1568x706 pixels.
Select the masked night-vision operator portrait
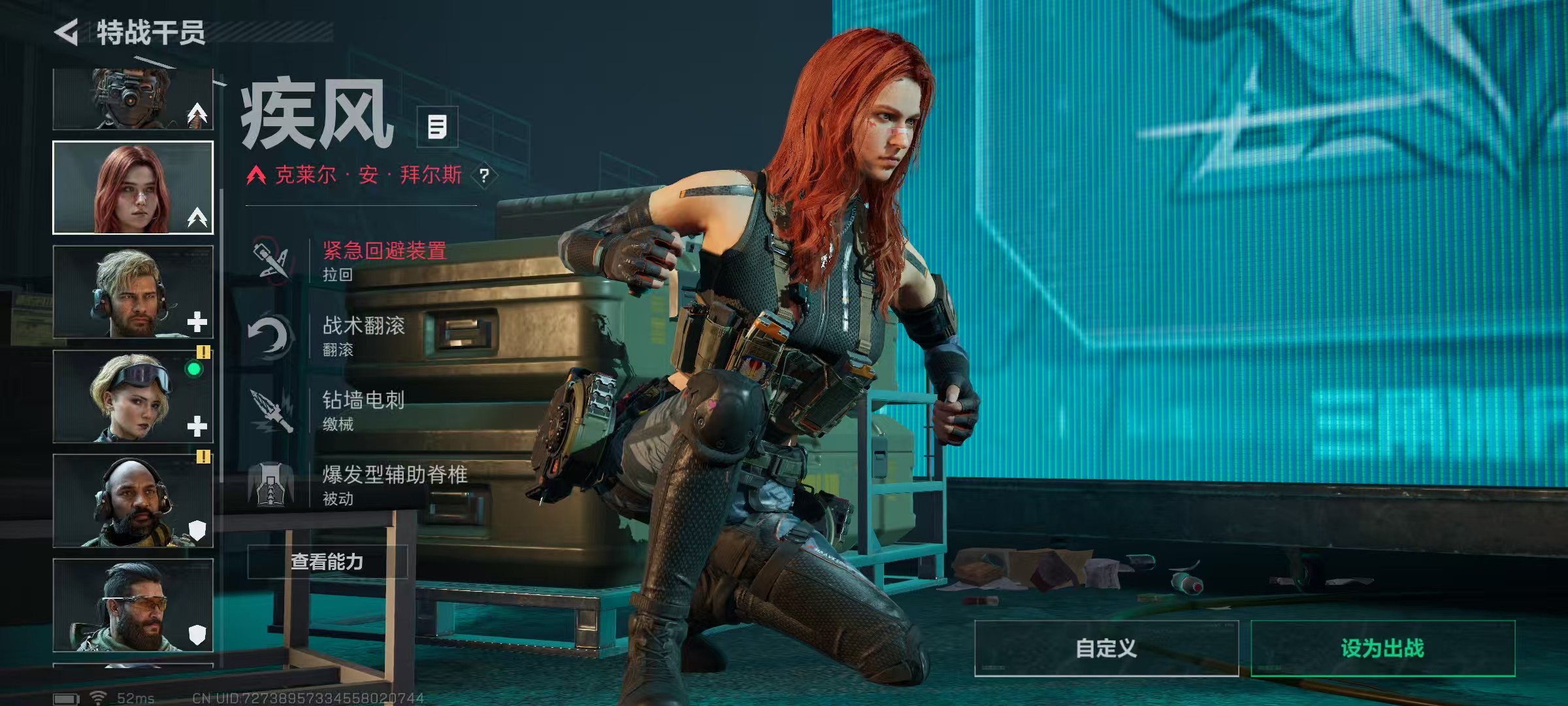click(x=133, y=99)
